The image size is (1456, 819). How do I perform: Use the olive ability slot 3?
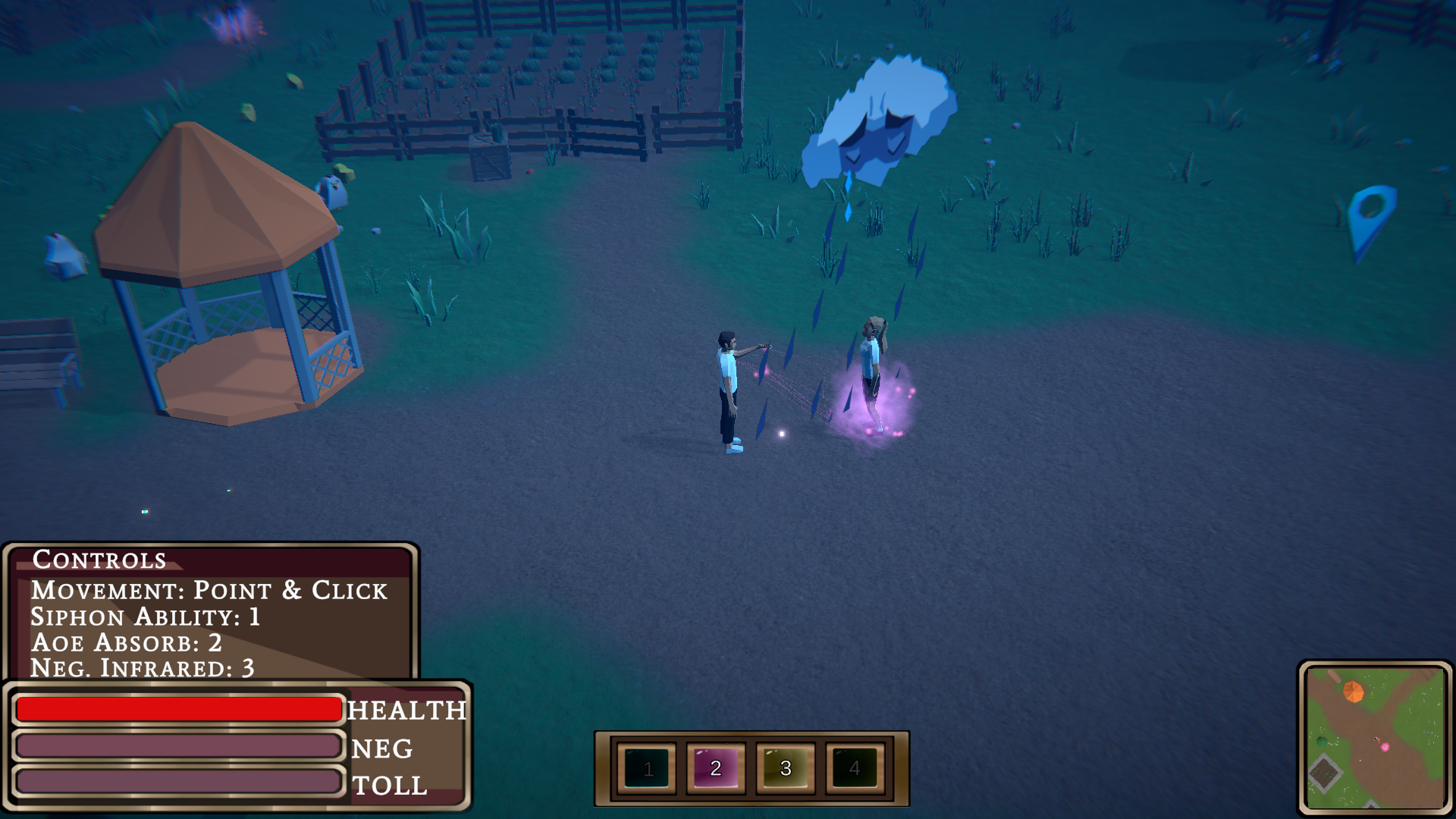pos(786,768)
